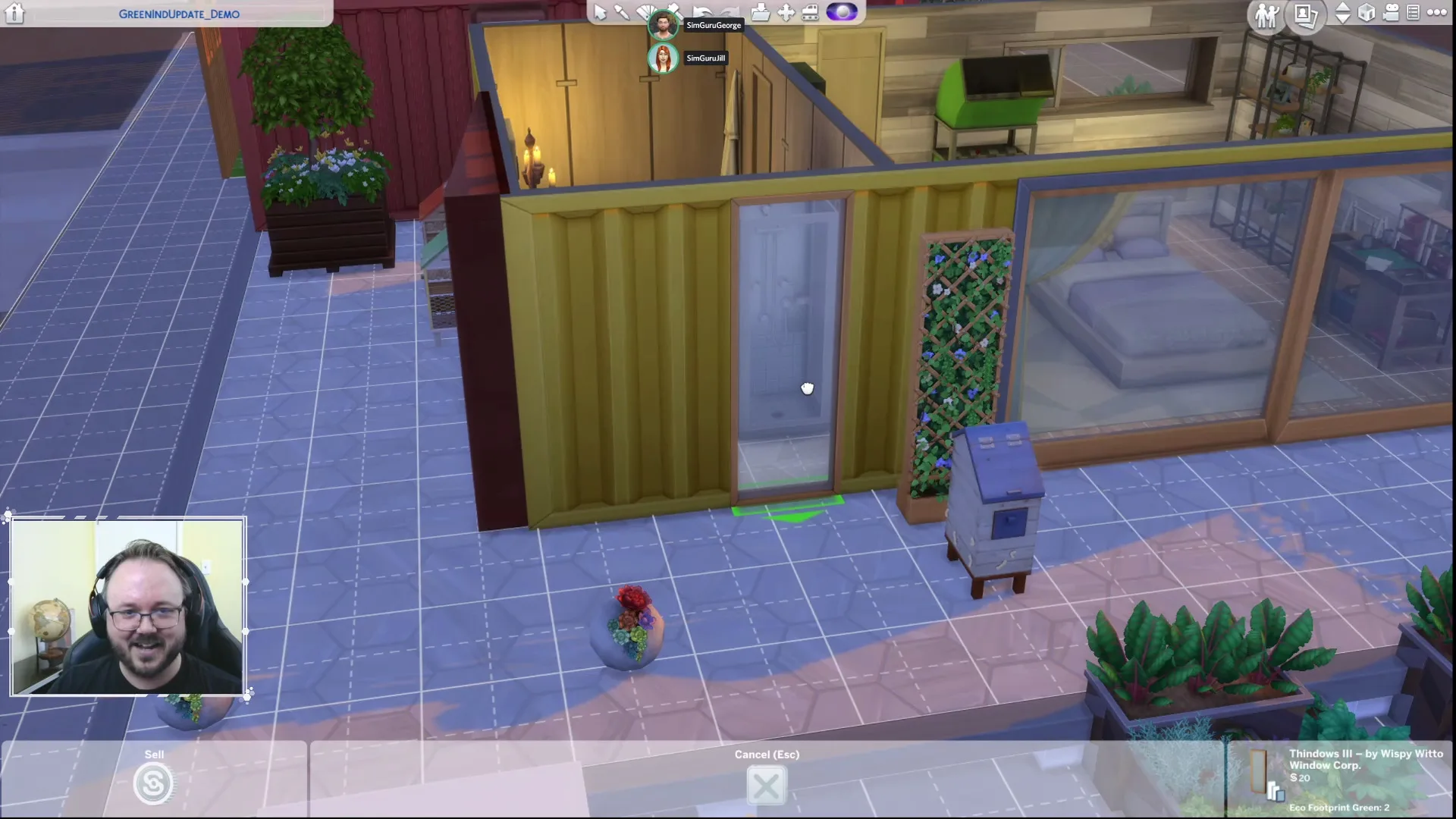Viewport: 1456px width, 819px height.
Task: Open the Gallery photos icon
Action: [1305, 15]
